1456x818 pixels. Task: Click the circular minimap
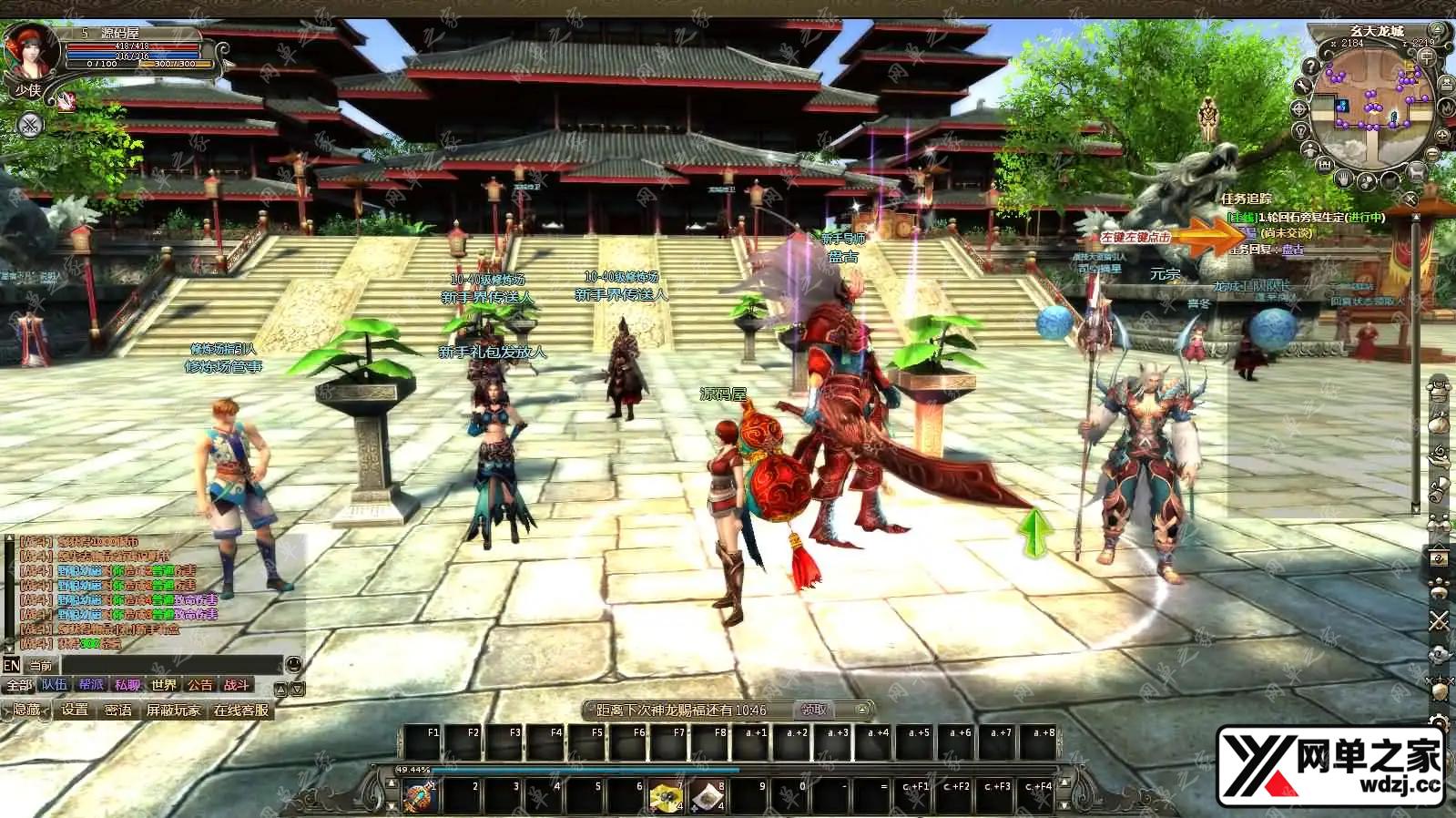pyautogui.click(x=1373, y=103)
